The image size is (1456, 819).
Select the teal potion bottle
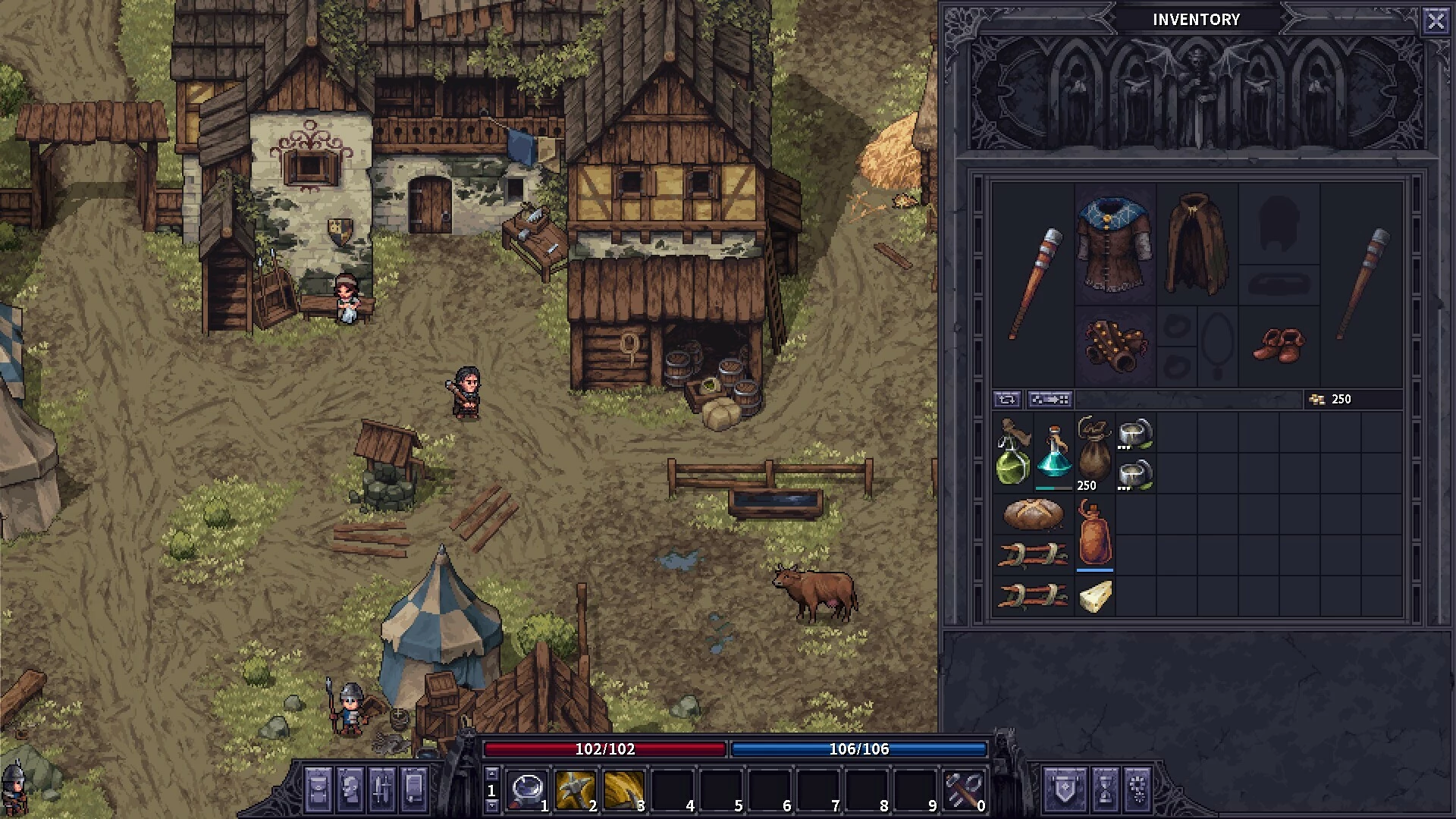click(1053, 453)
